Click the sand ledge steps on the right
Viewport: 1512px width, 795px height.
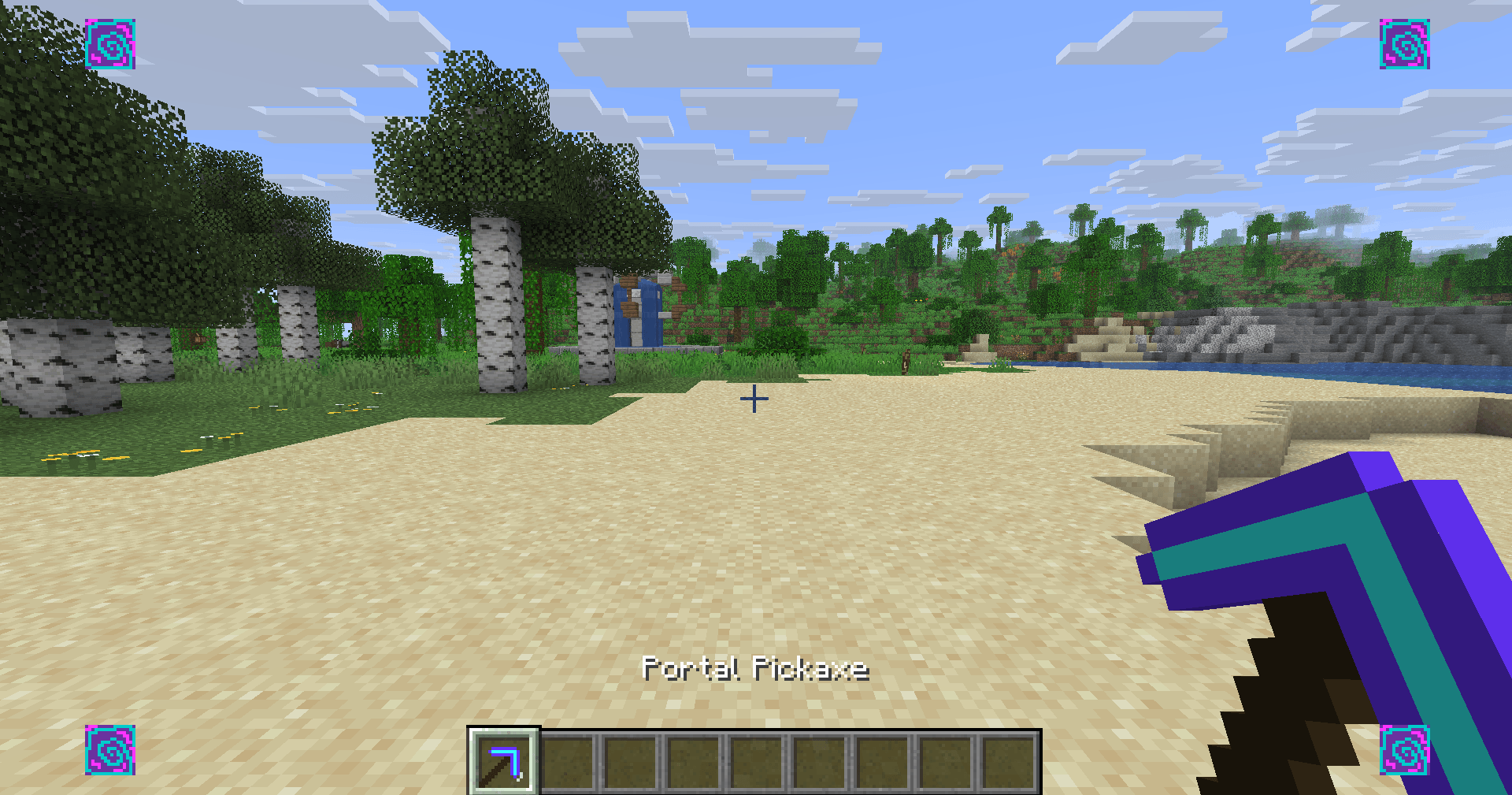1228,441
